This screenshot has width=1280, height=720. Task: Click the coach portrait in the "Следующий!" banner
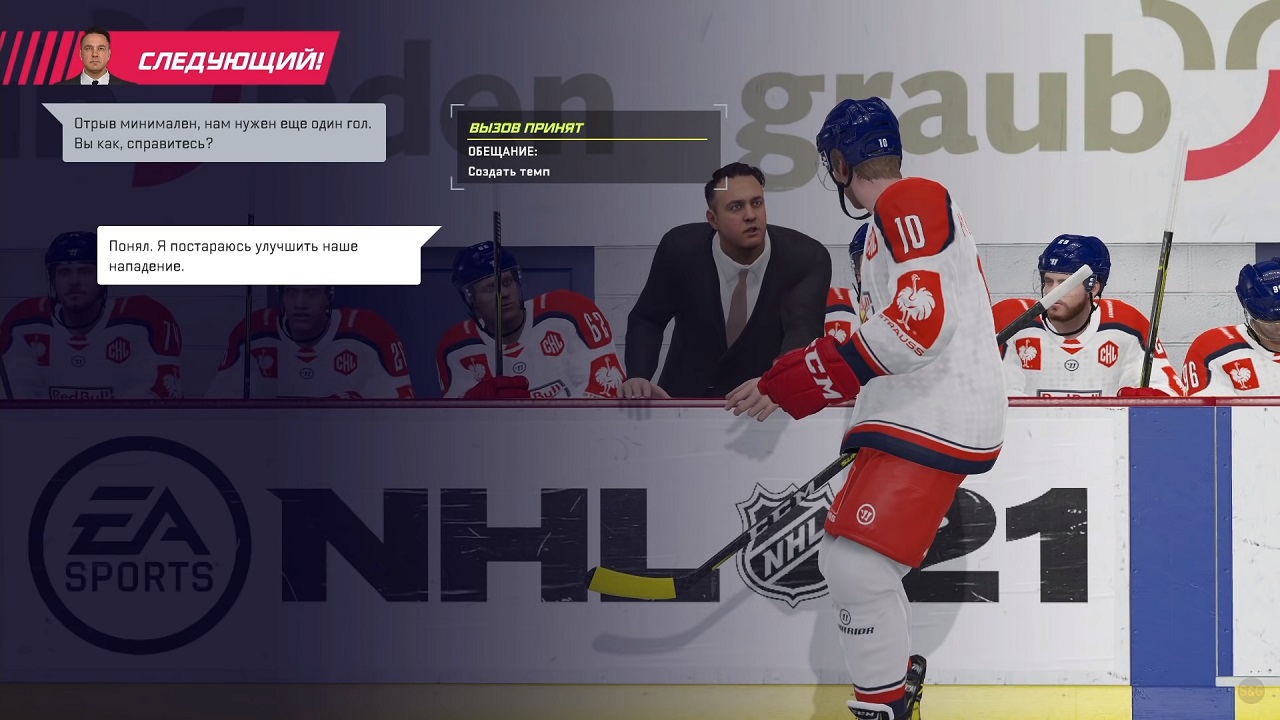point(97,58)
